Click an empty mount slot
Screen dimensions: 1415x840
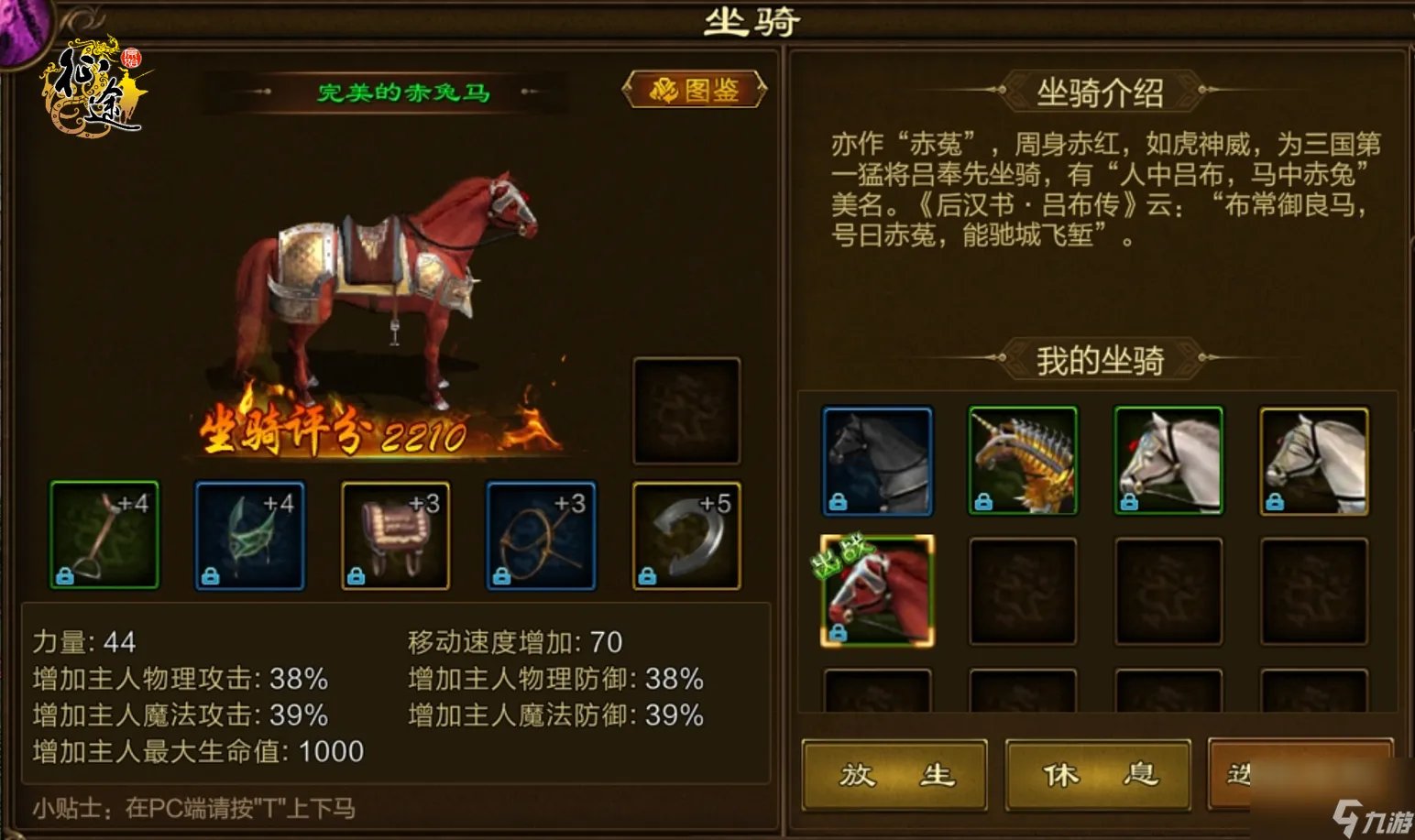pos(1022,591)
